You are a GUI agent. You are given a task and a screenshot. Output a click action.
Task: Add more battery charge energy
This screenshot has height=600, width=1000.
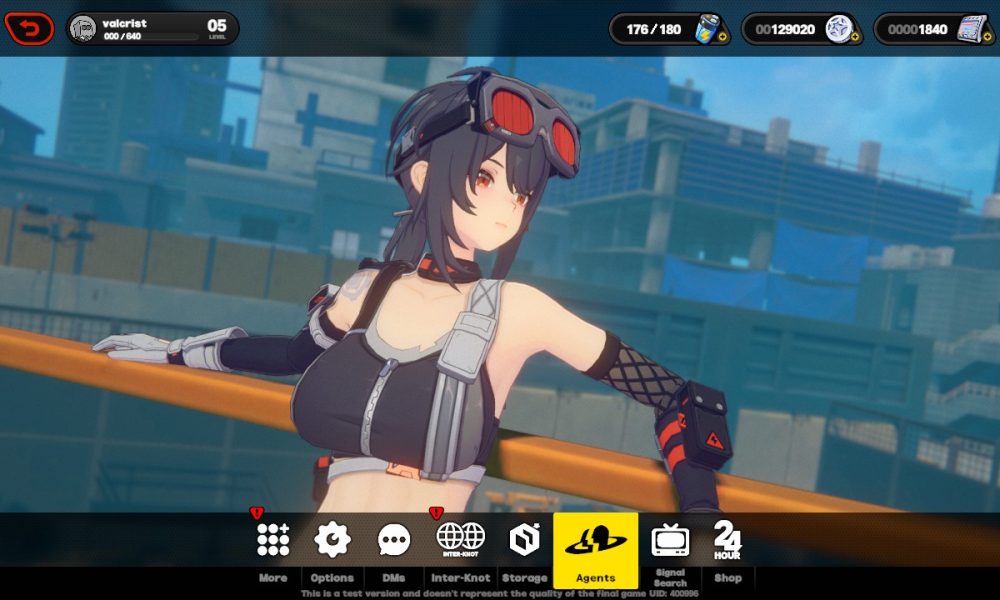tap(721, 40)
